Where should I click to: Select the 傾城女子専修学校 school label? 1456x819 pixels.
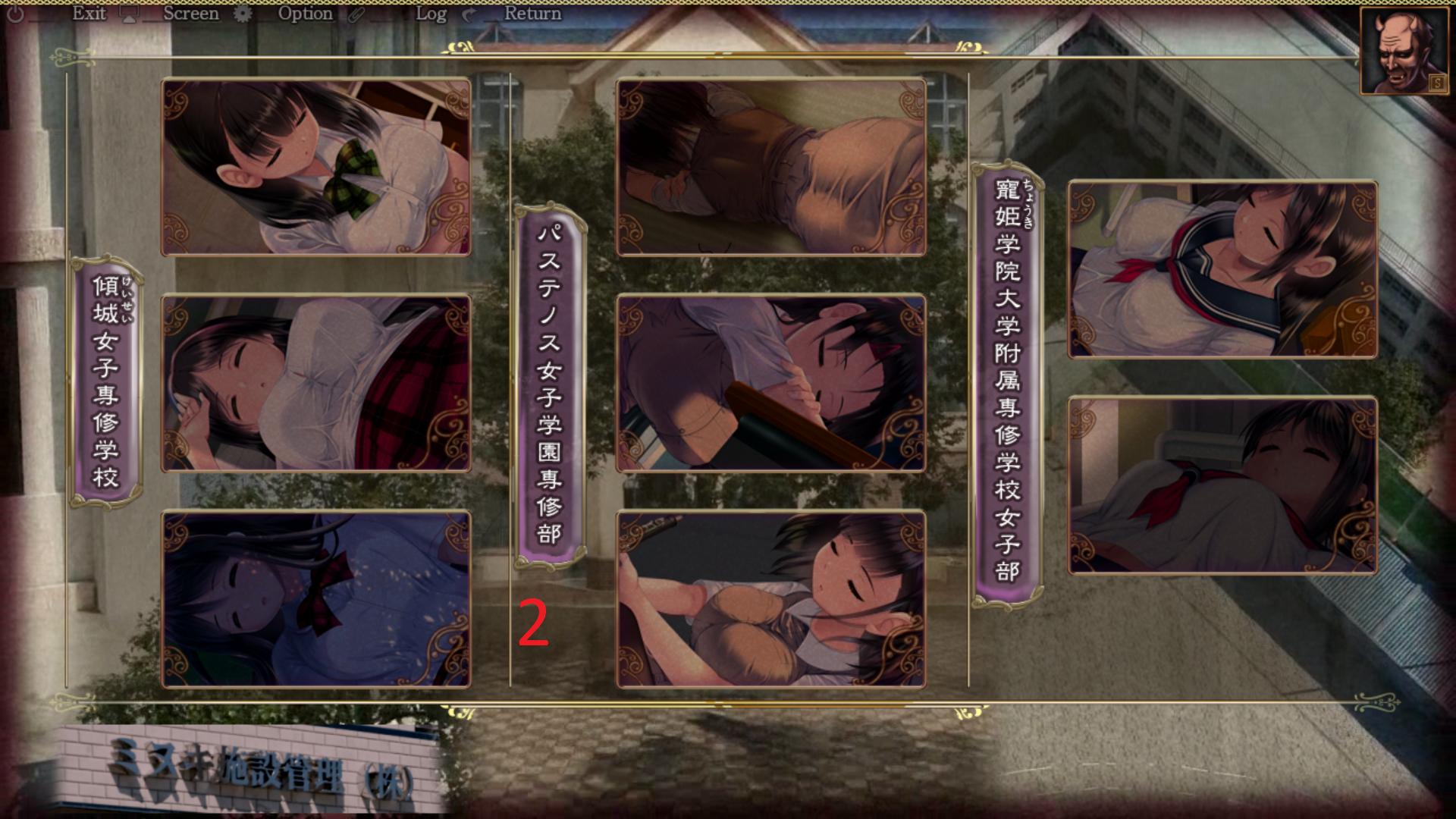tap(106, 382)
